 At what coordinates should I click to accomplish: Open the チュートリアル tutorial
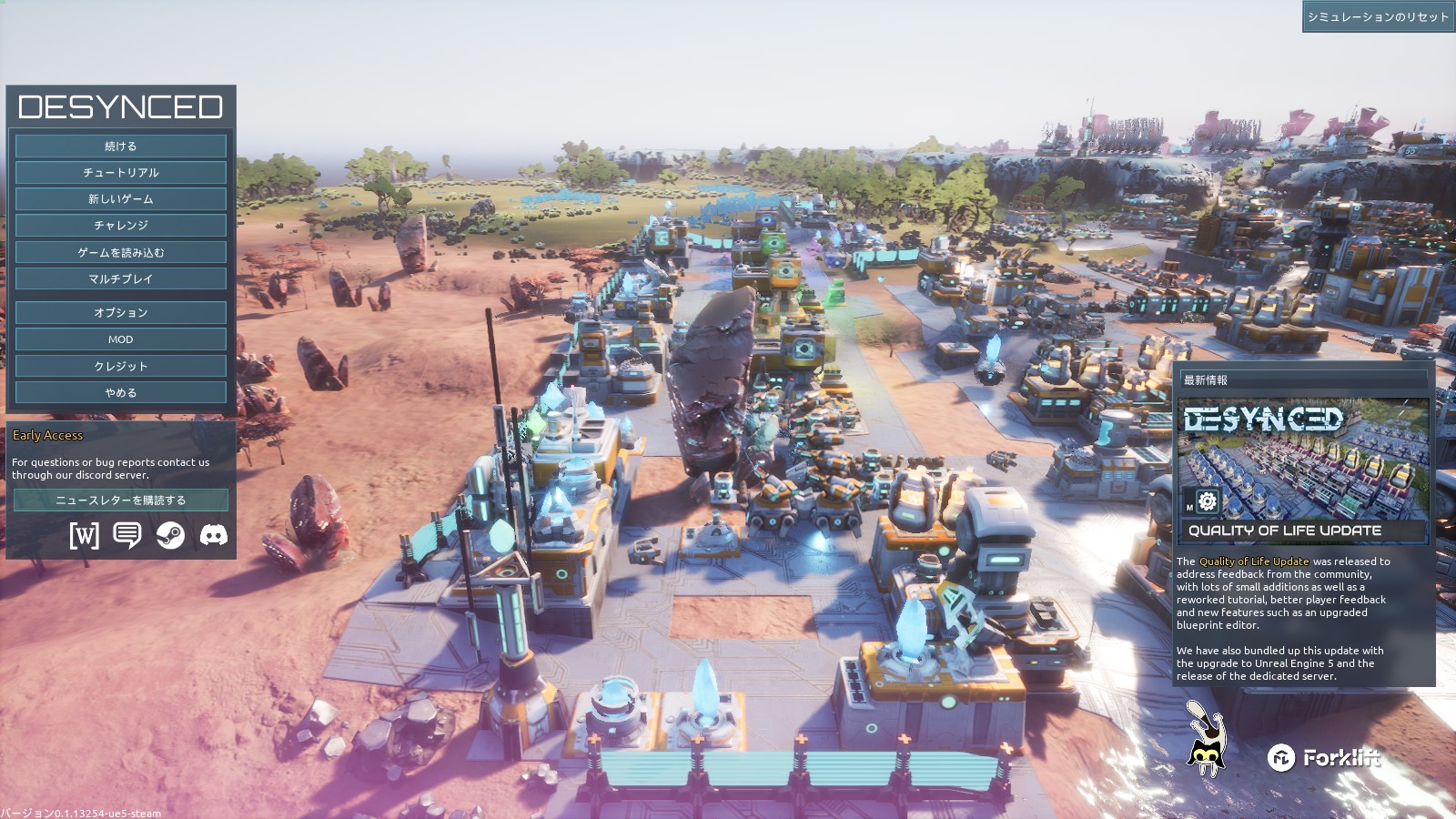(x=120, y=172)
